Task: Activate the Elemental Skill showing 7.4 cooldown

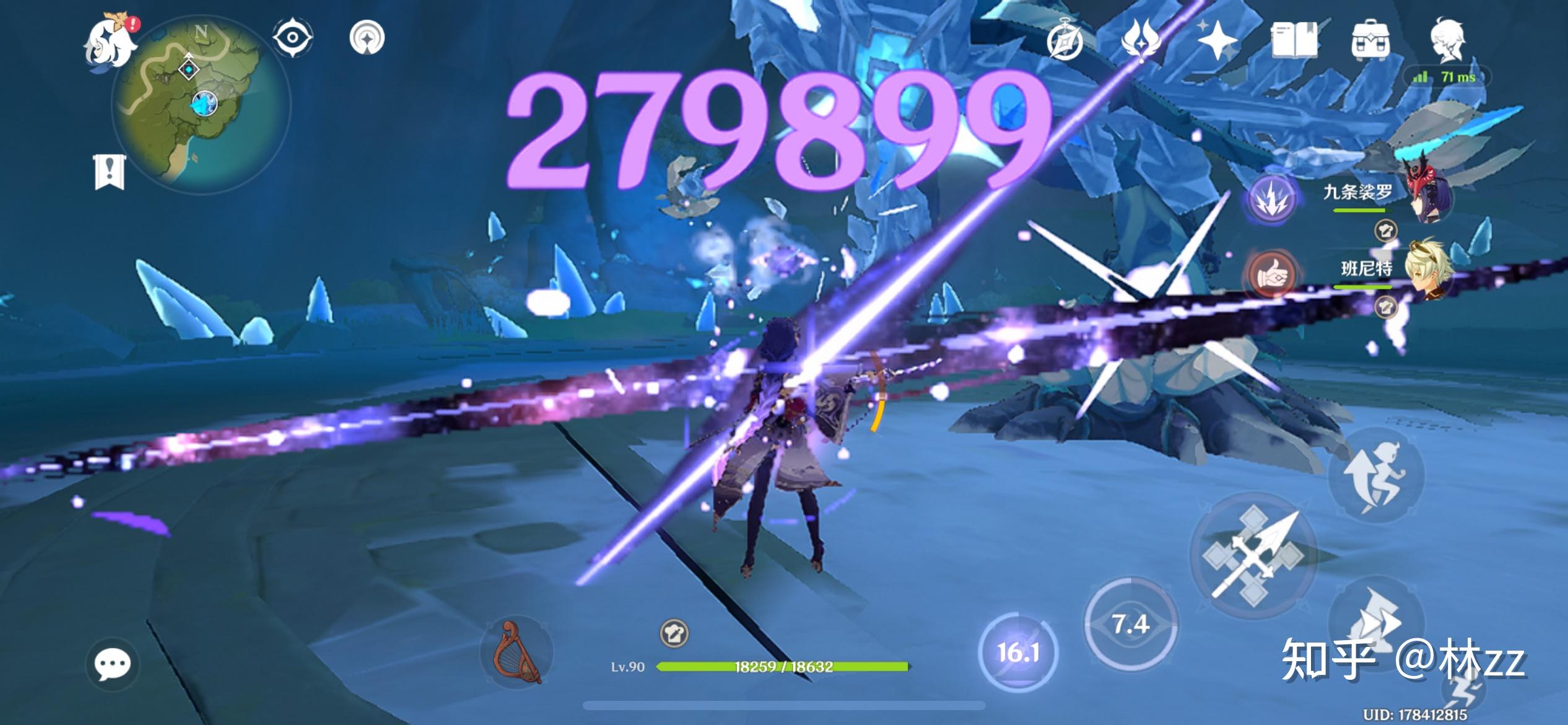Action: [x=1130, y=623]
